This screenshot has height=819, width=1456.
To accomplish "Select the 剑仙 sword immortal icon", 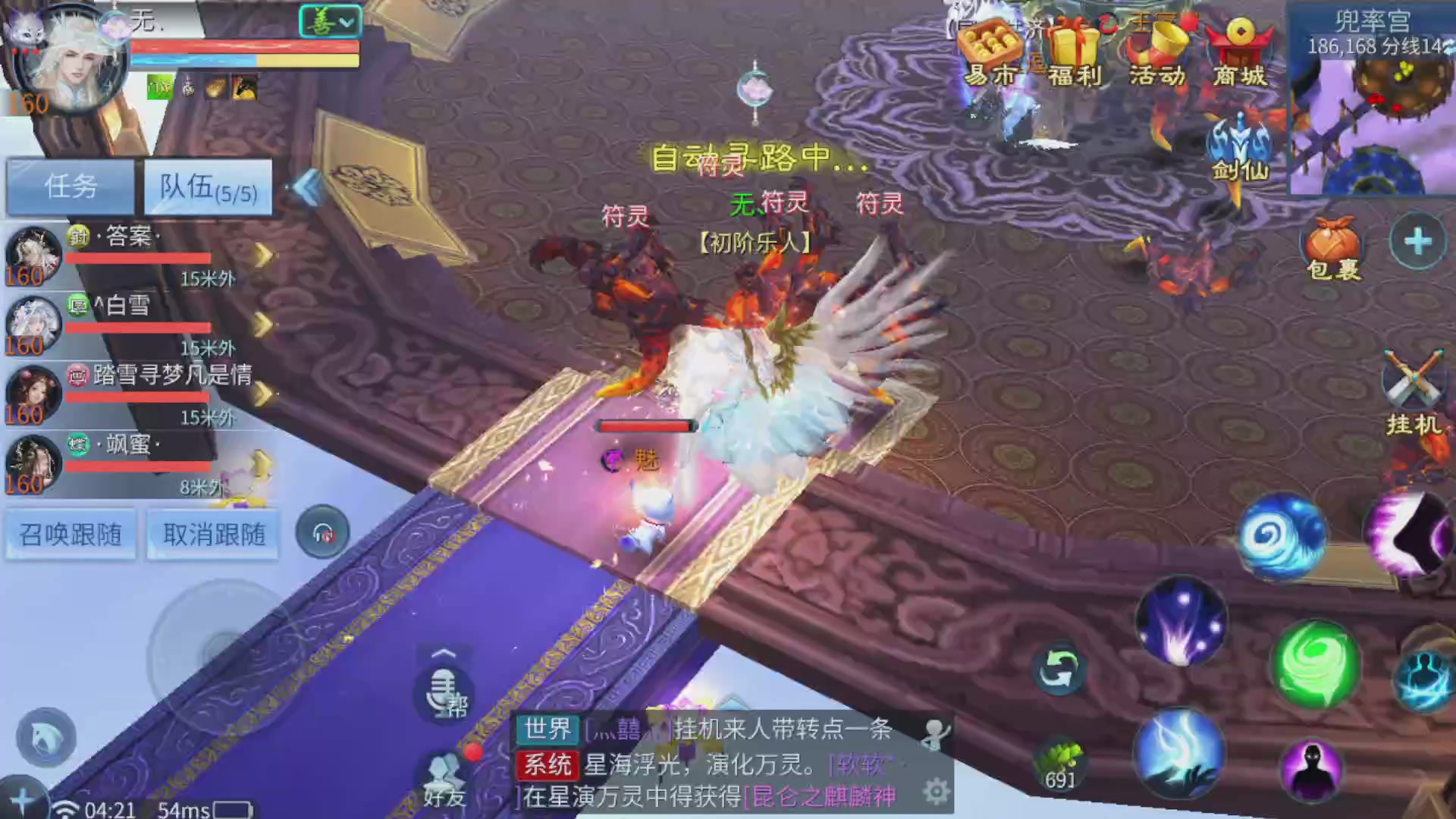I will [1239, 144].
